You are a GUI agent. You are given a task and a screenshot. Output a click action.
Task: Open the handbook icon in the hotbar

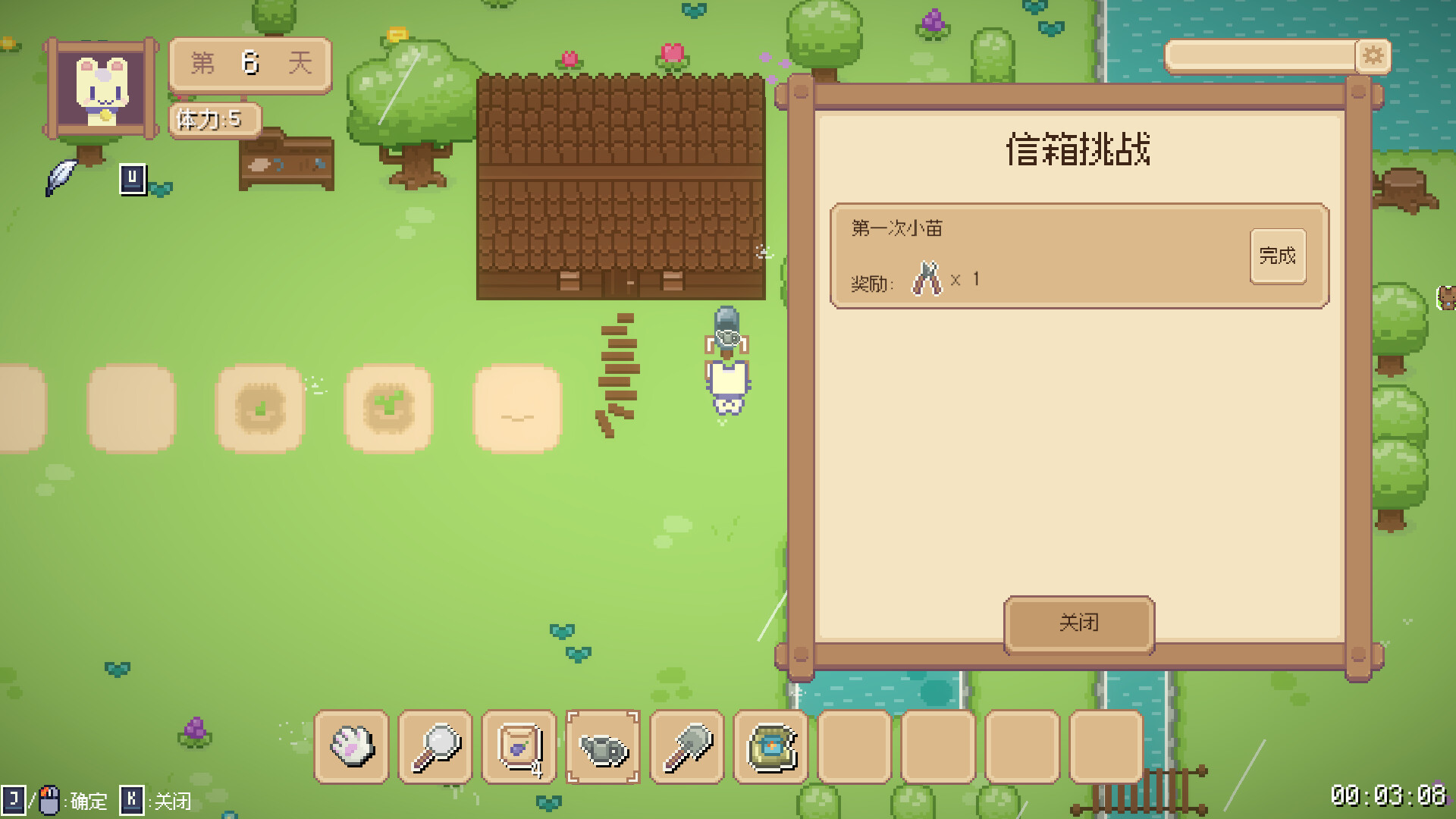(x=770, y=747)
